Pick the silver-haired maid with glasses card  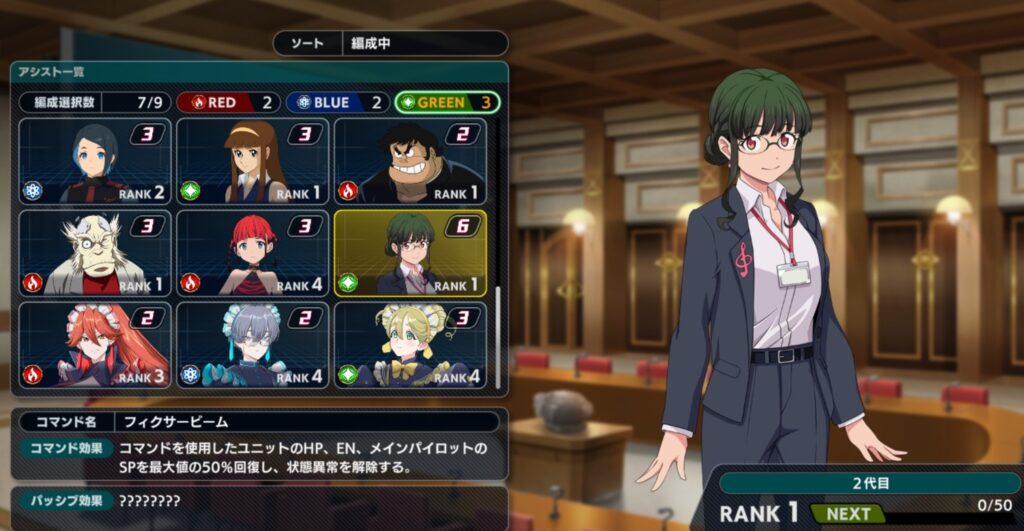click(253, 345)
